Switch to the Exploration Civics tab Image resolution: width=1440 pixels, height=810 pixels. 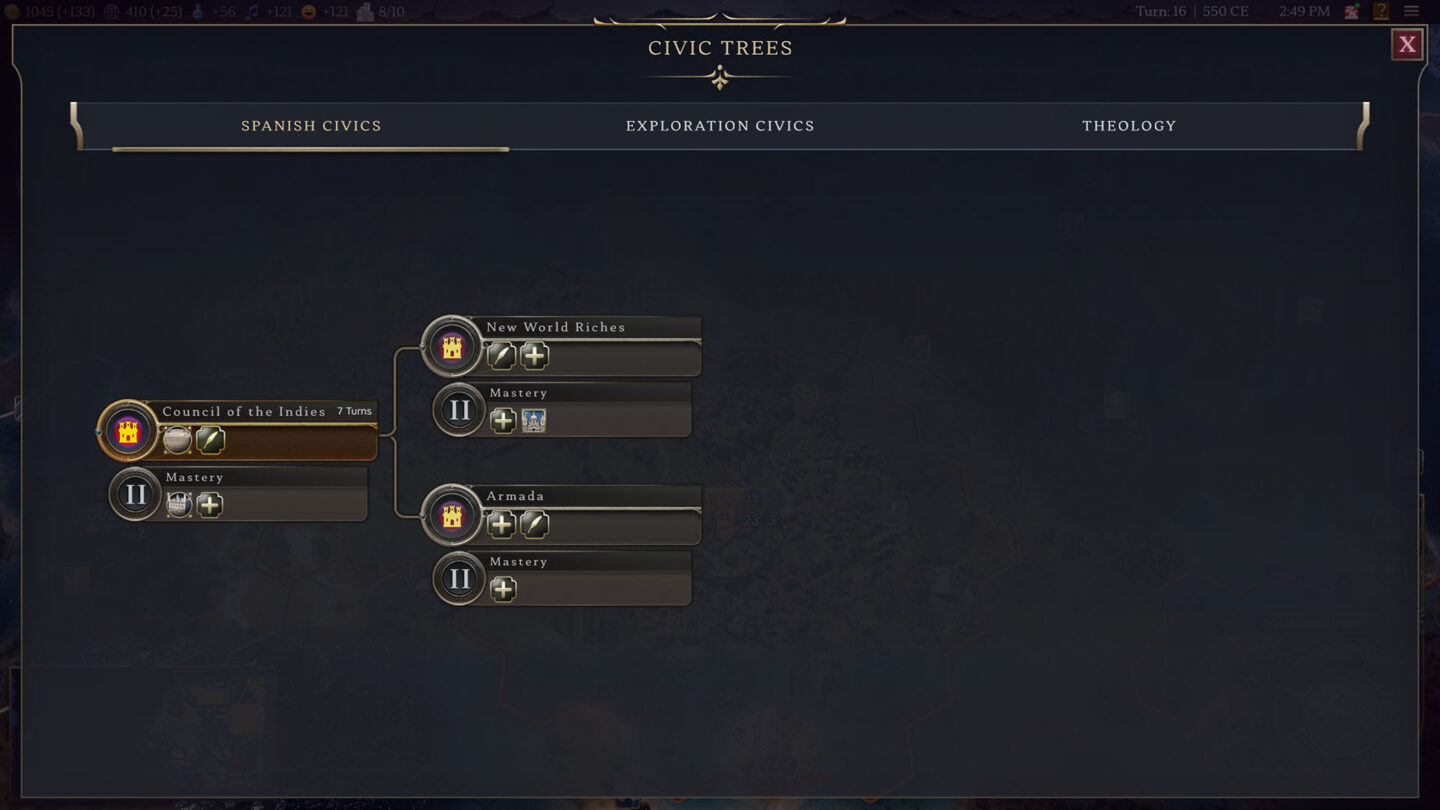click(x=720, y=126)
